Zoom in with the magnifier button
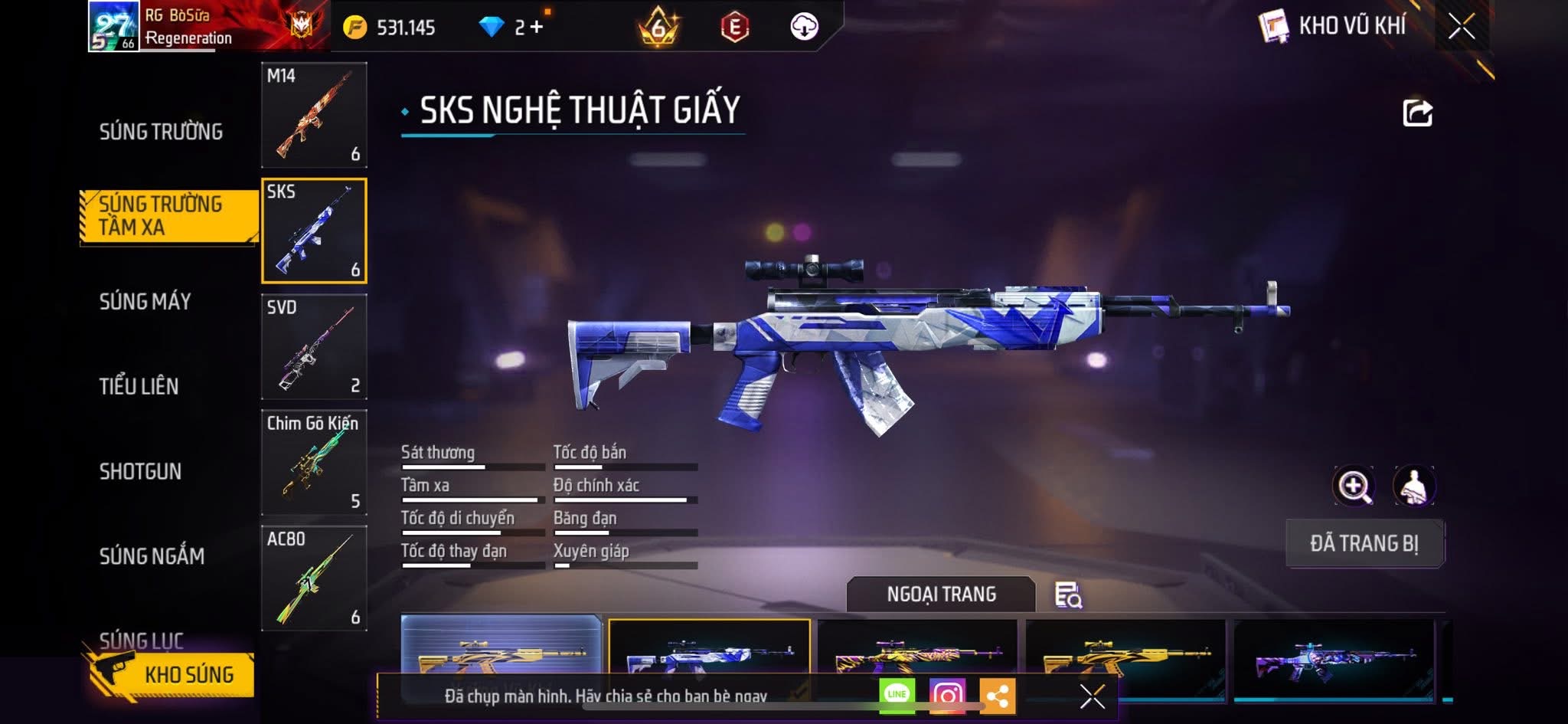 pyautogui.click(x=1354, y=486)
